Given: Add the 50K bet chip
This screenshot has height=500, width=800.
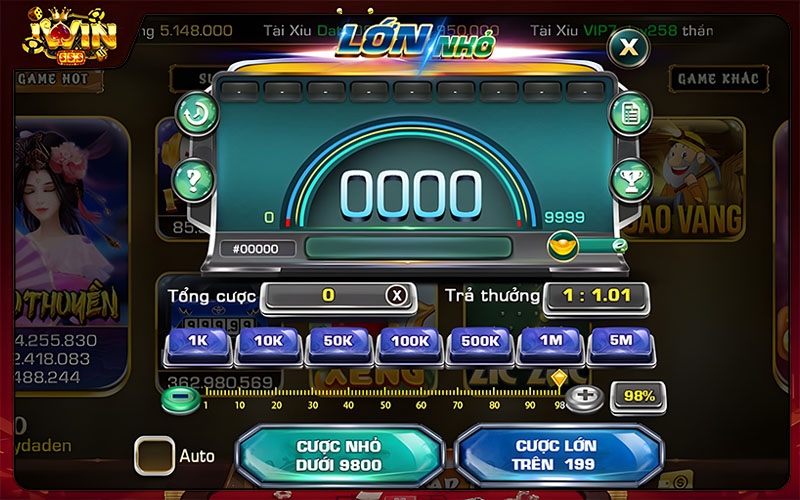Looking at the screenshot, I should (339, 342).
